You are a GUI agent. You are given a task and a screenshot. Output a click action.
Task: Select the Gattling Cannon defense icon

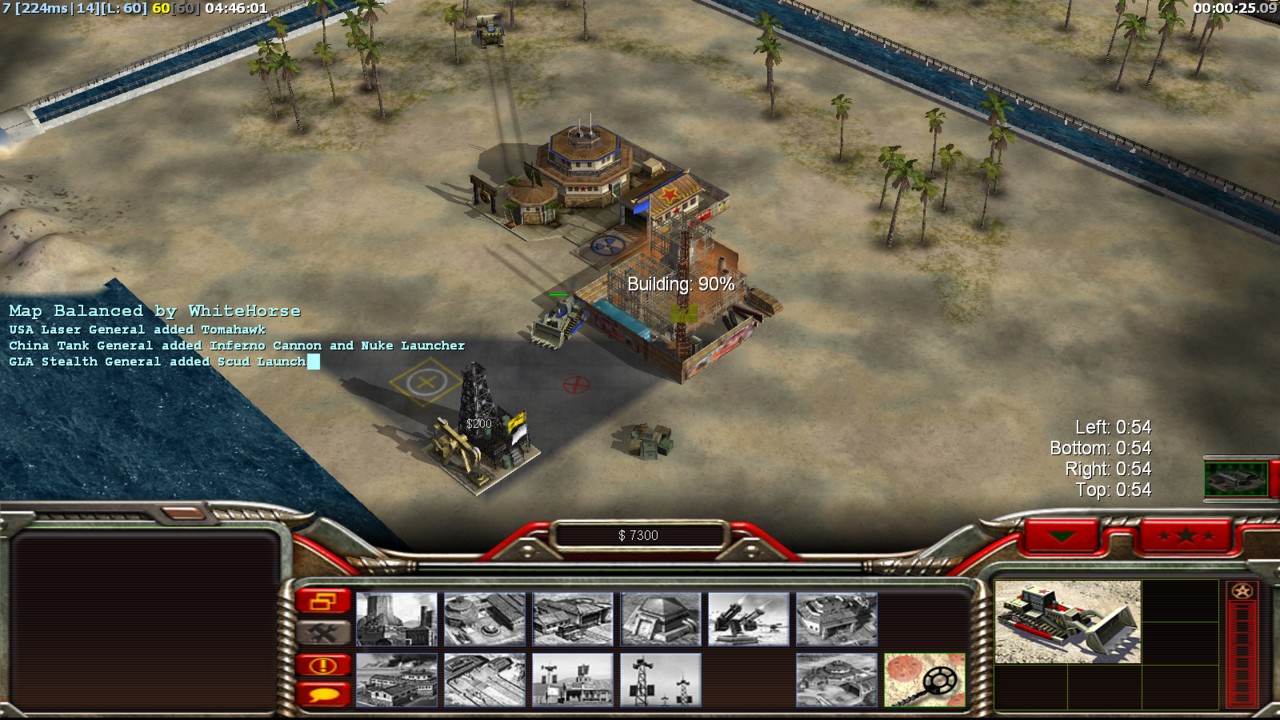click(749, 619)
